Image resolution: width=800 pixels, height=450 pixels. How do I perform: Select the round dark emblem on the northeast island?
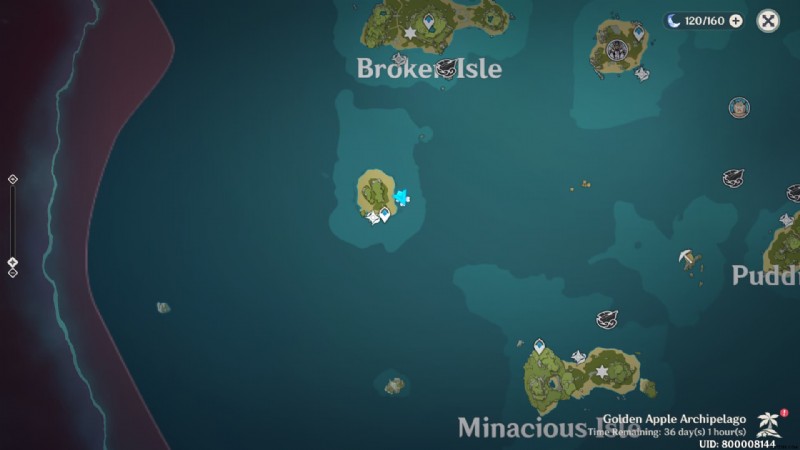616,51
